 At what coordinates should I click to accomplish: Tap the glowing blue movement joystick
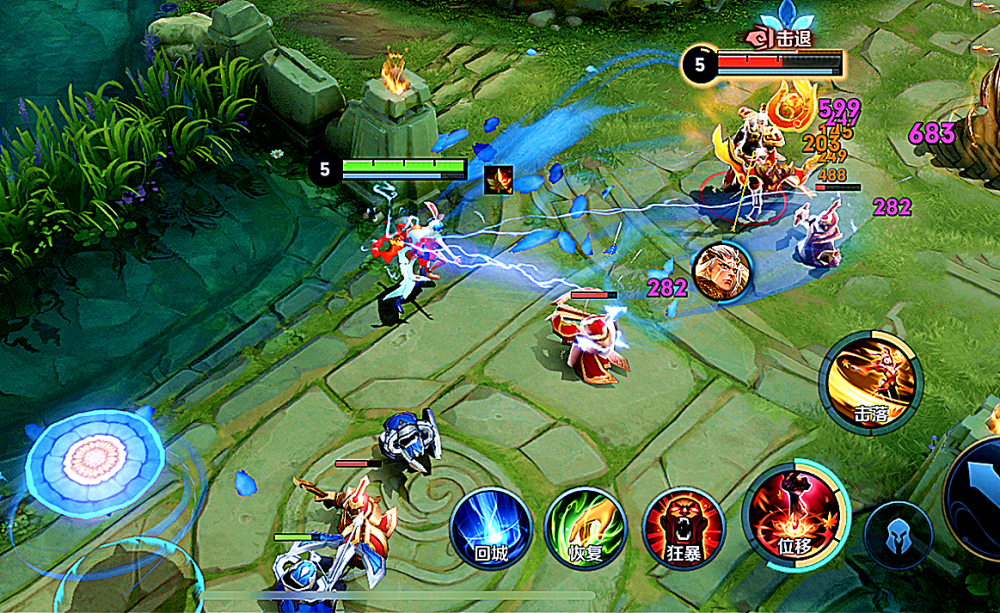click(x=95, y=462)
